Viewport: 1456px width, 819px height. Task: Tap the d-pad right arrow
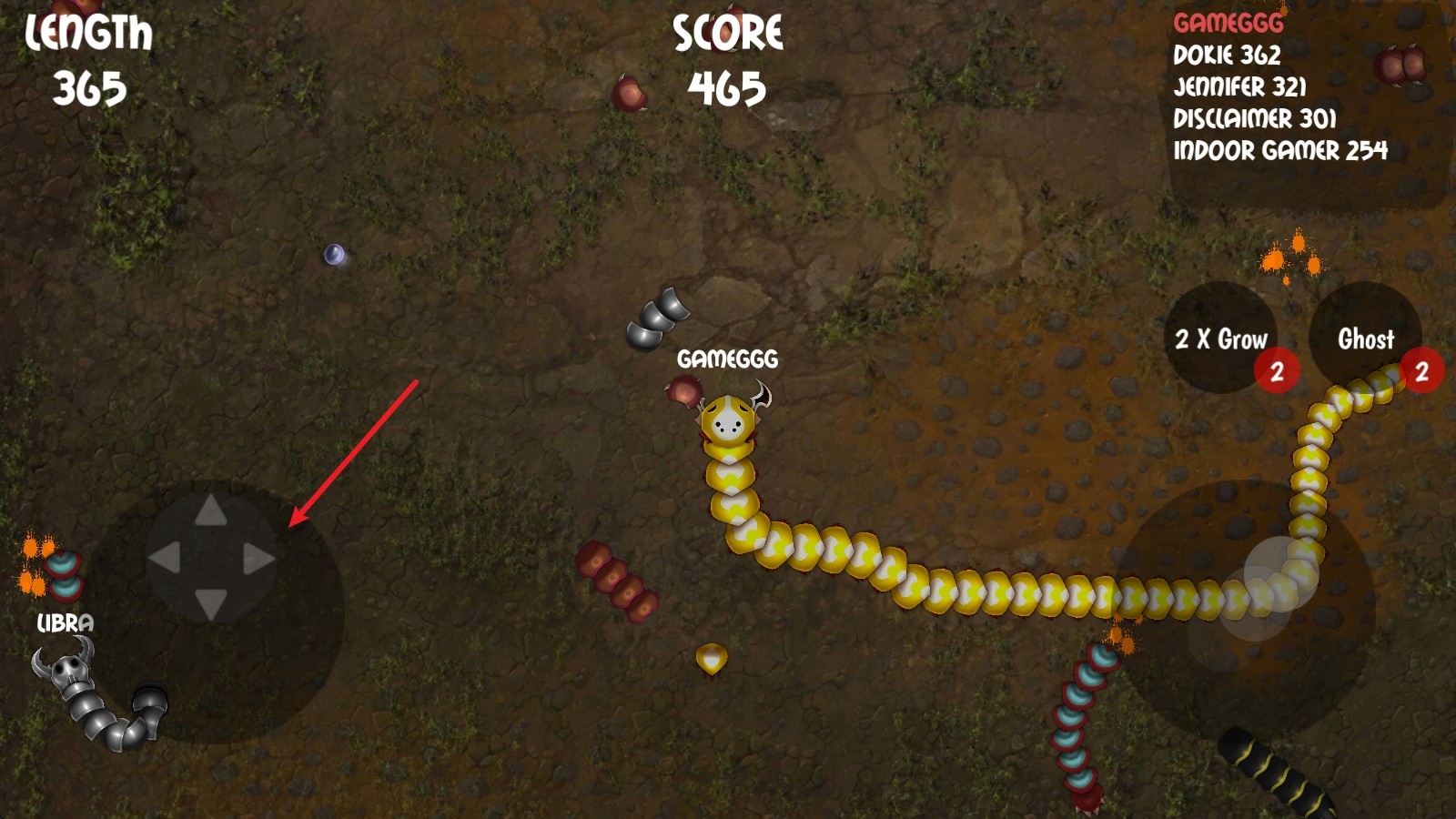[258, 558]
